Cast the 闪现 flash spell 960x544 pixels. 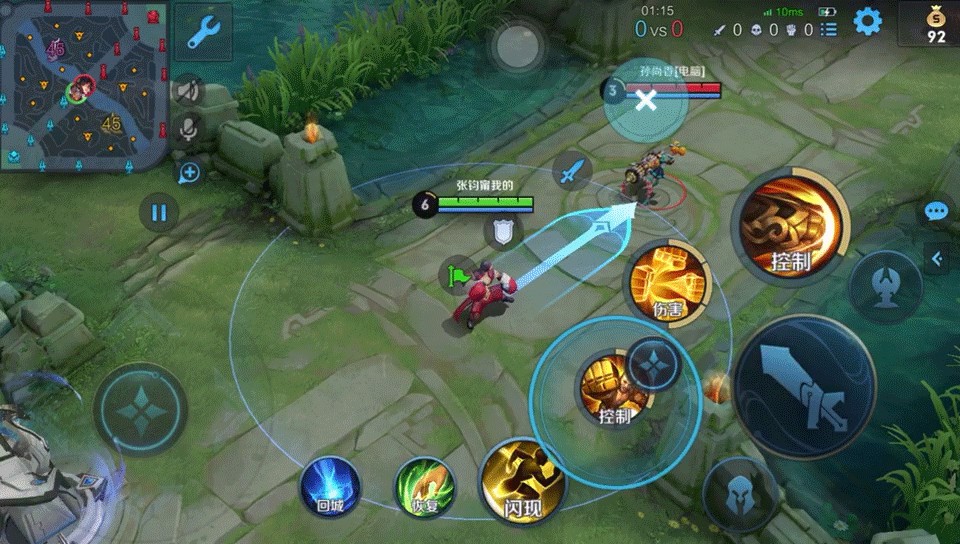523,482
